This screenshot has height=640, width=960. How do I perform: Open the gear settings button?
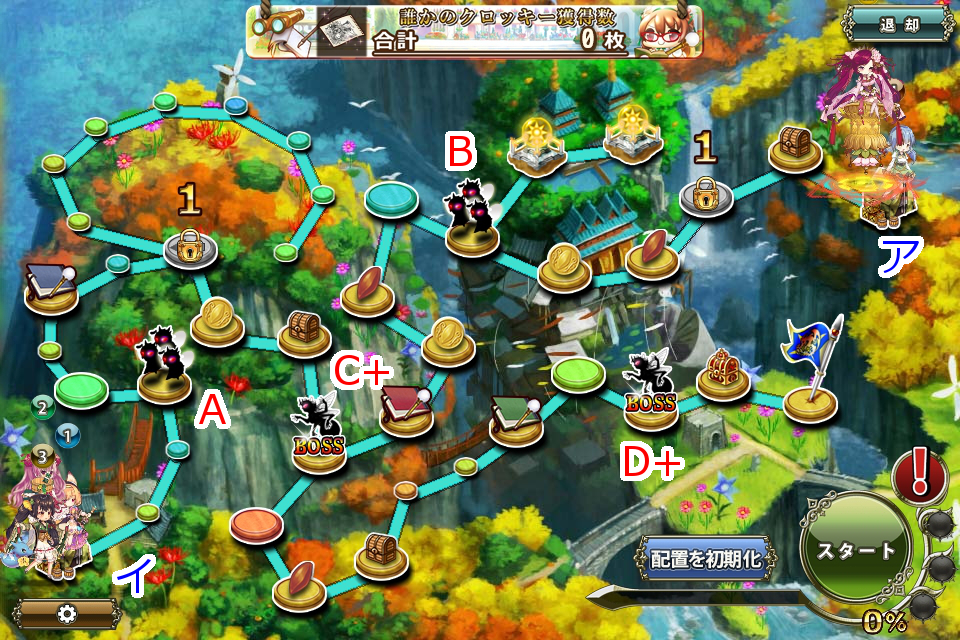(x=67, y=613)
